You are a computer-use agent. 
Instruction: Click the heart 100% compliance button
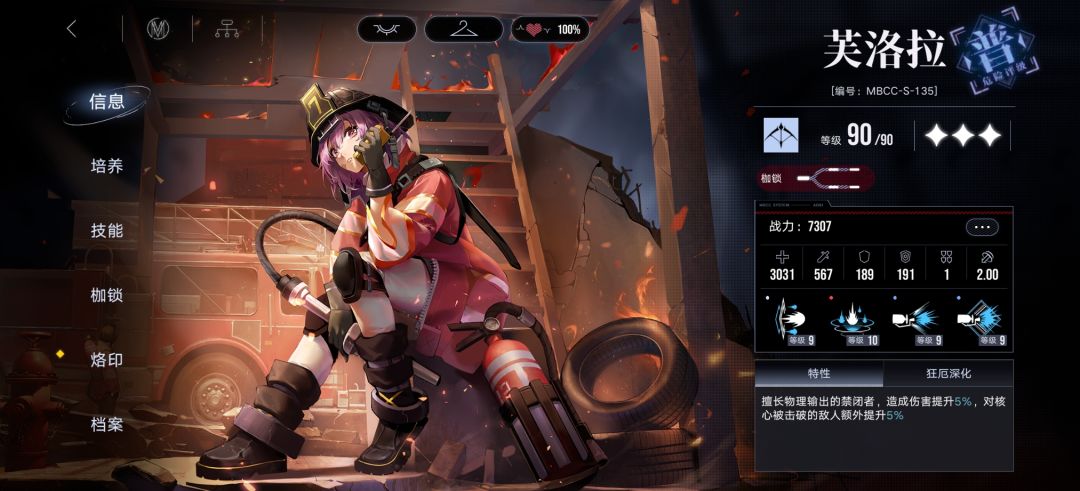(550, 29)
